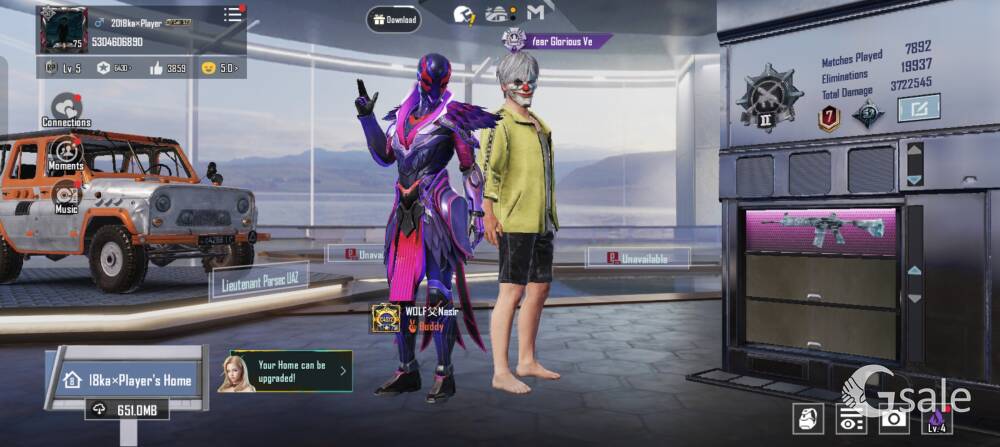
Task: Open the RP level 5 badge
Action: [66, 68]
